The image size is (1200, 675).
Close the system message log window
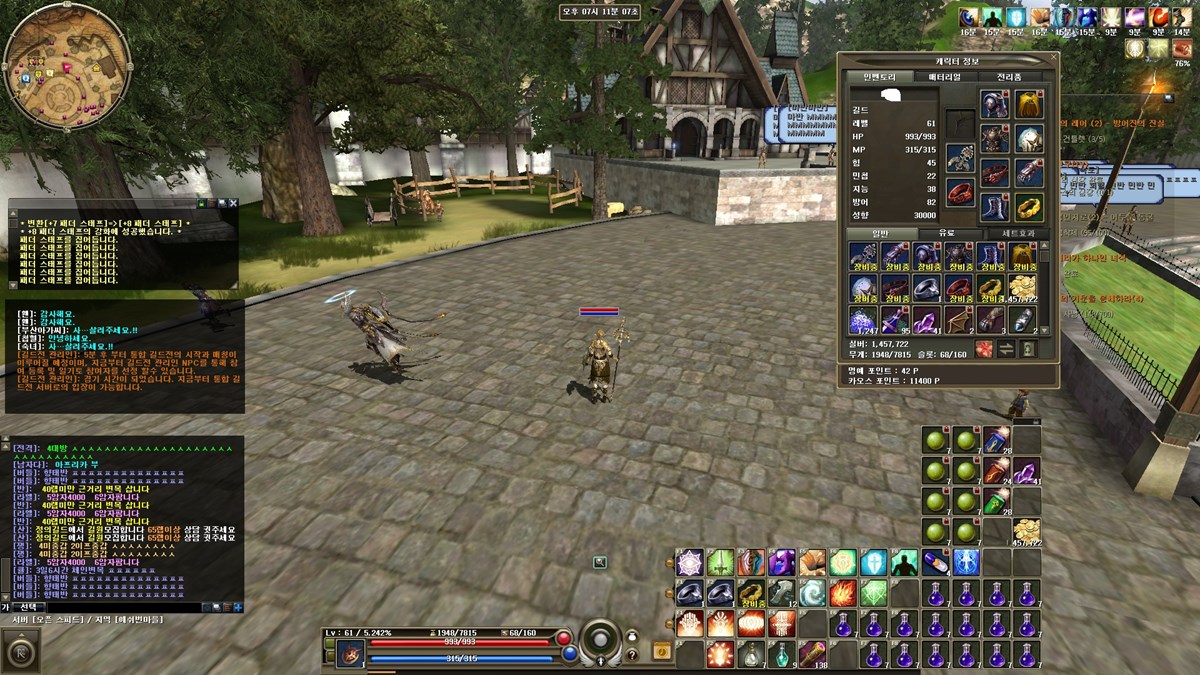pos(233,203)
